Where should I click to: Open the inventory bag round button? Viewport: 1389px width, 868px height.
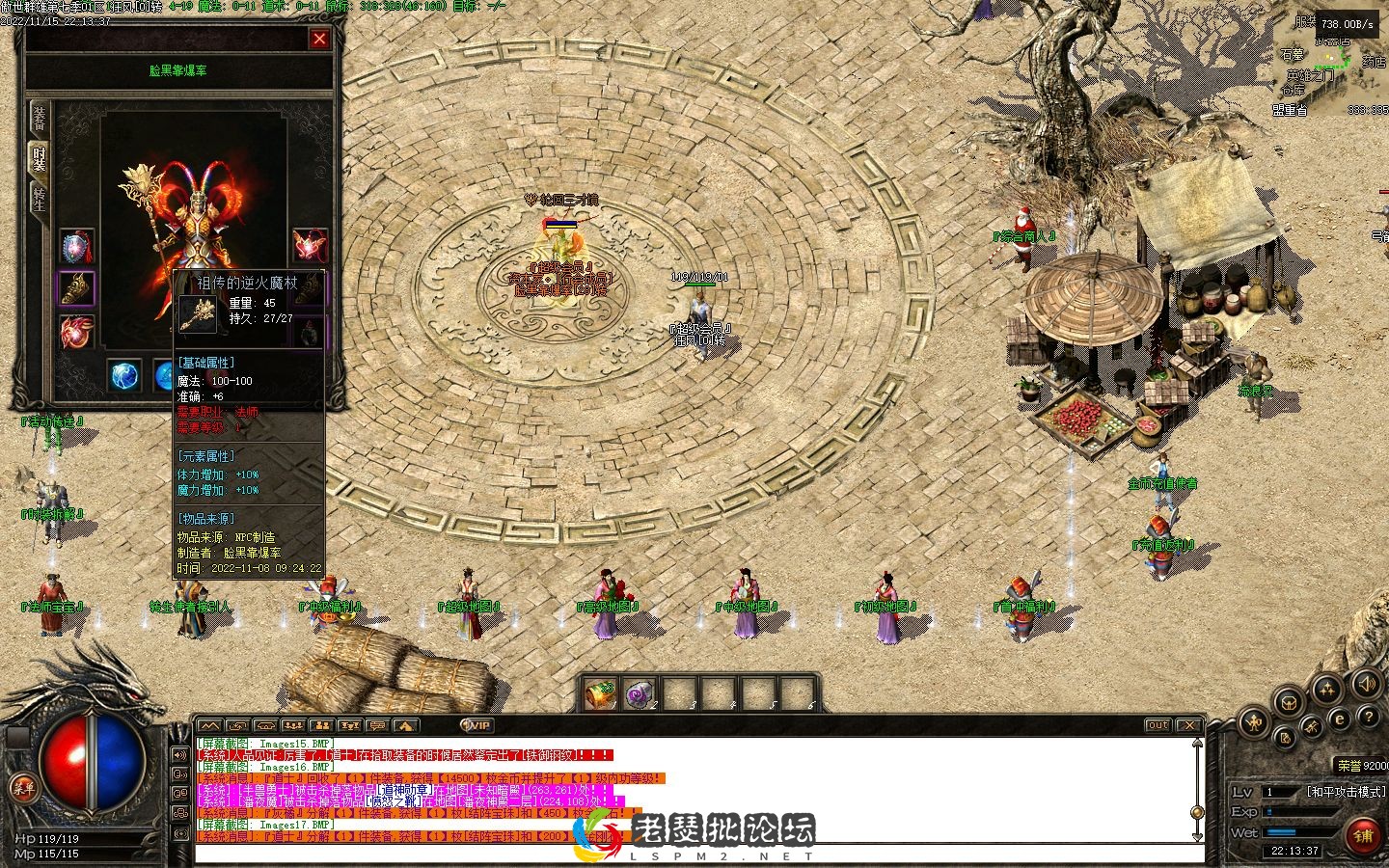[x=1287, y=703]
